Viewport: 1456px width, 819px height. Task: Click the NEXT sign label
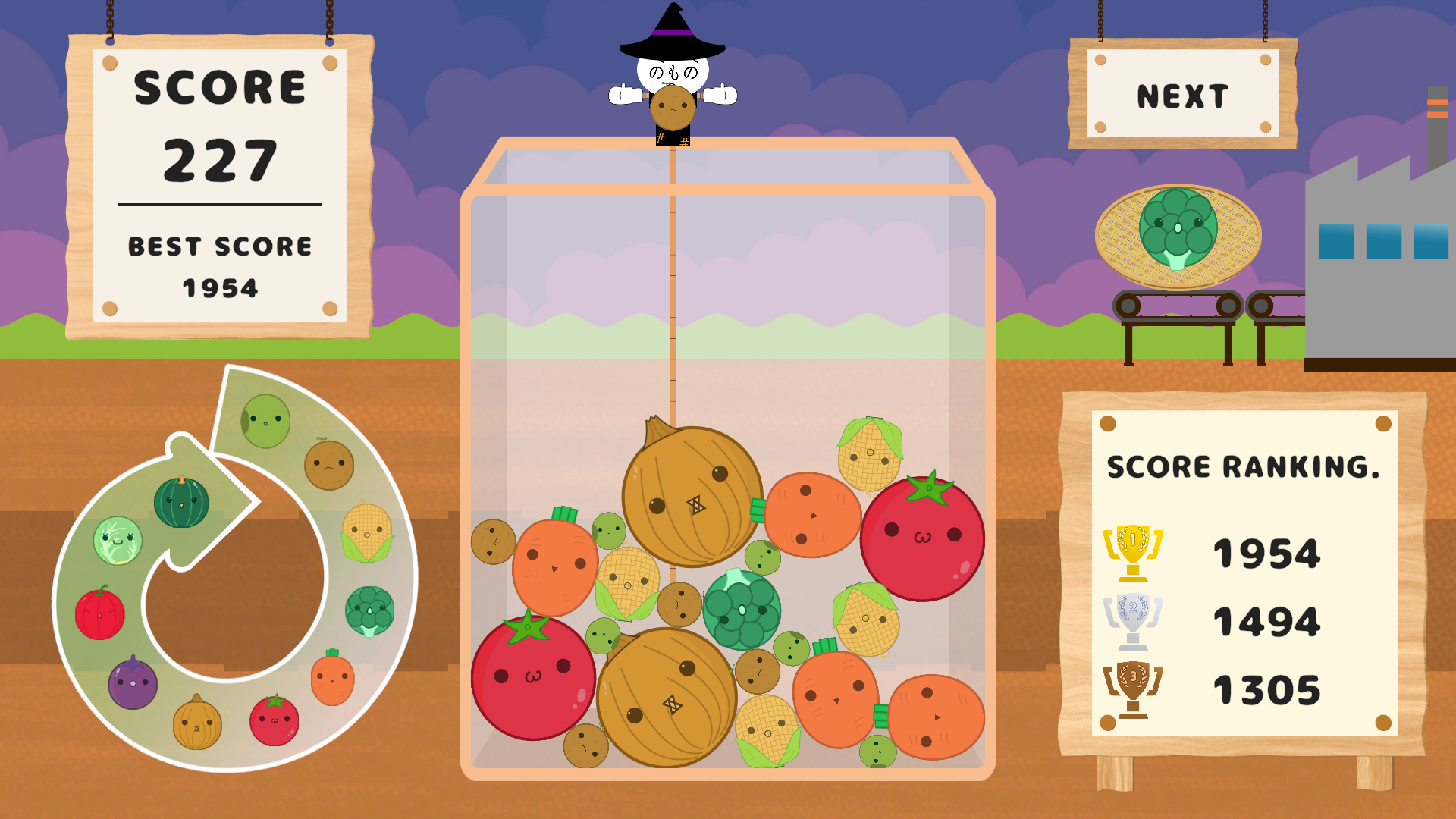tap(1181, 94)
